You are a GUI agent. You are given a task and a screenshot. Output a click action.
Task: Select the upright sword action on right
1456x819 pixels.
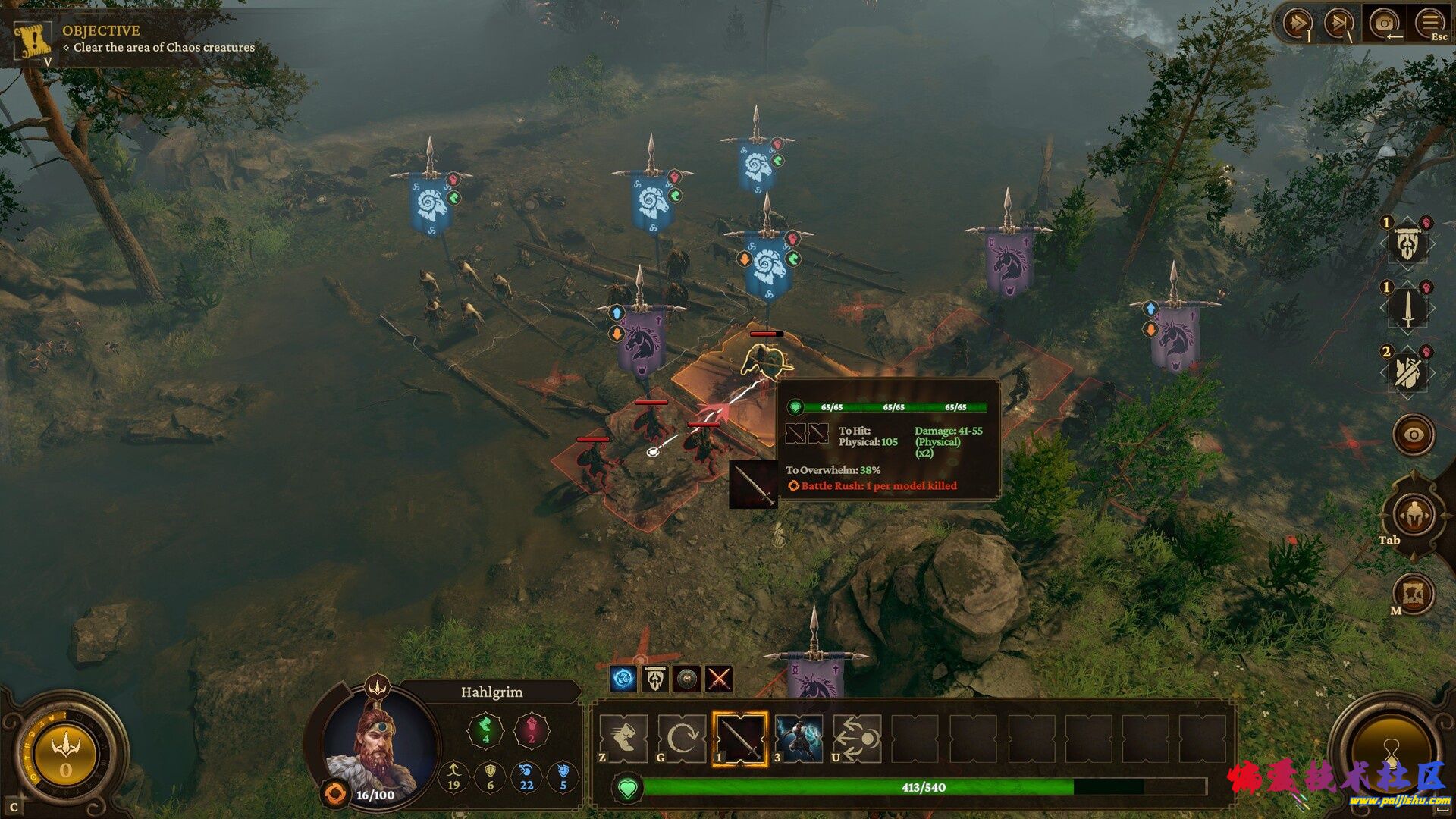click(1407, 309)
